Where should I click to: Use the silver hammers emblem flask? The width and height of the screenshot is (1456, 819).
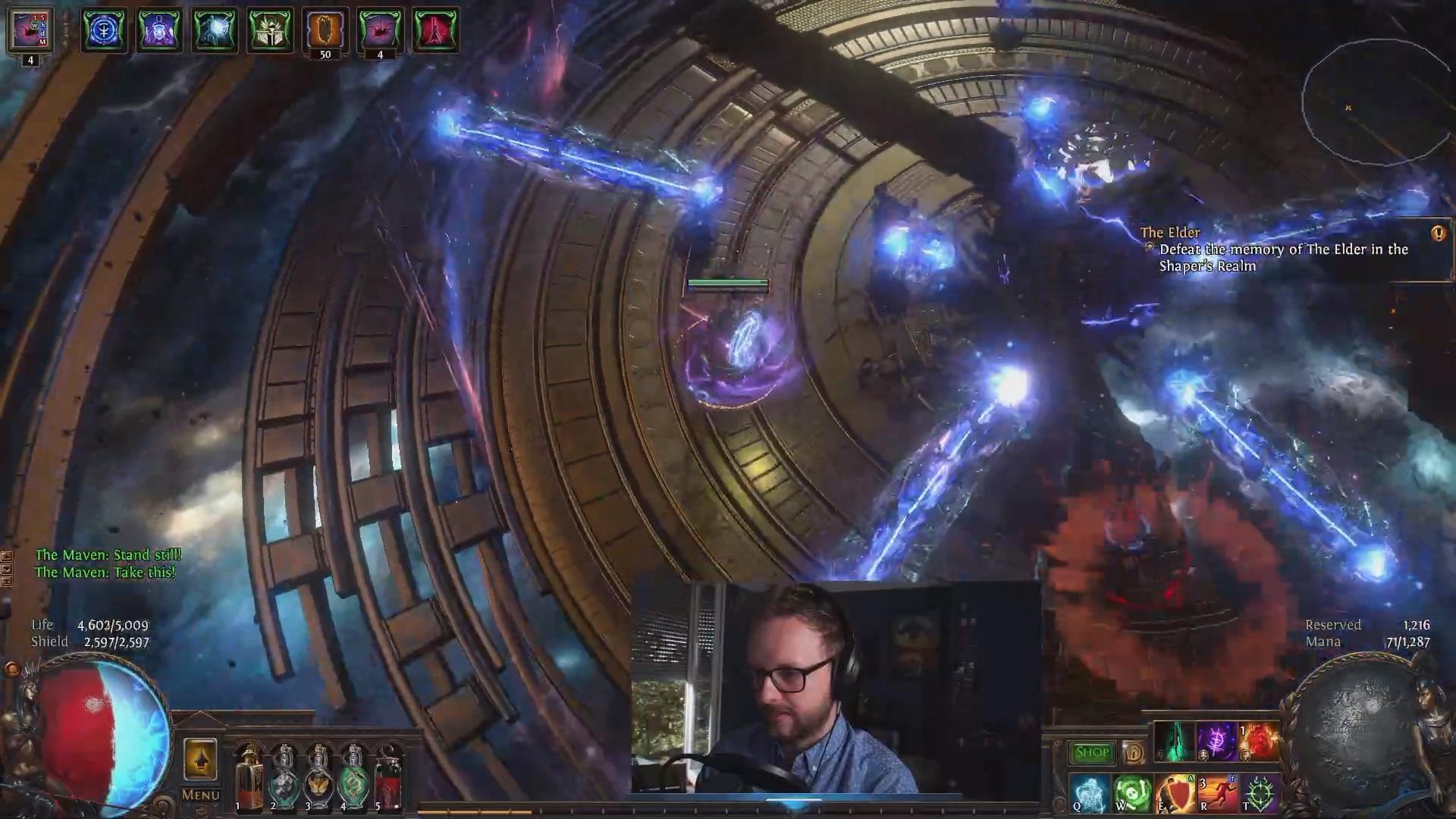pyautogui.click(x=284, y=777)
